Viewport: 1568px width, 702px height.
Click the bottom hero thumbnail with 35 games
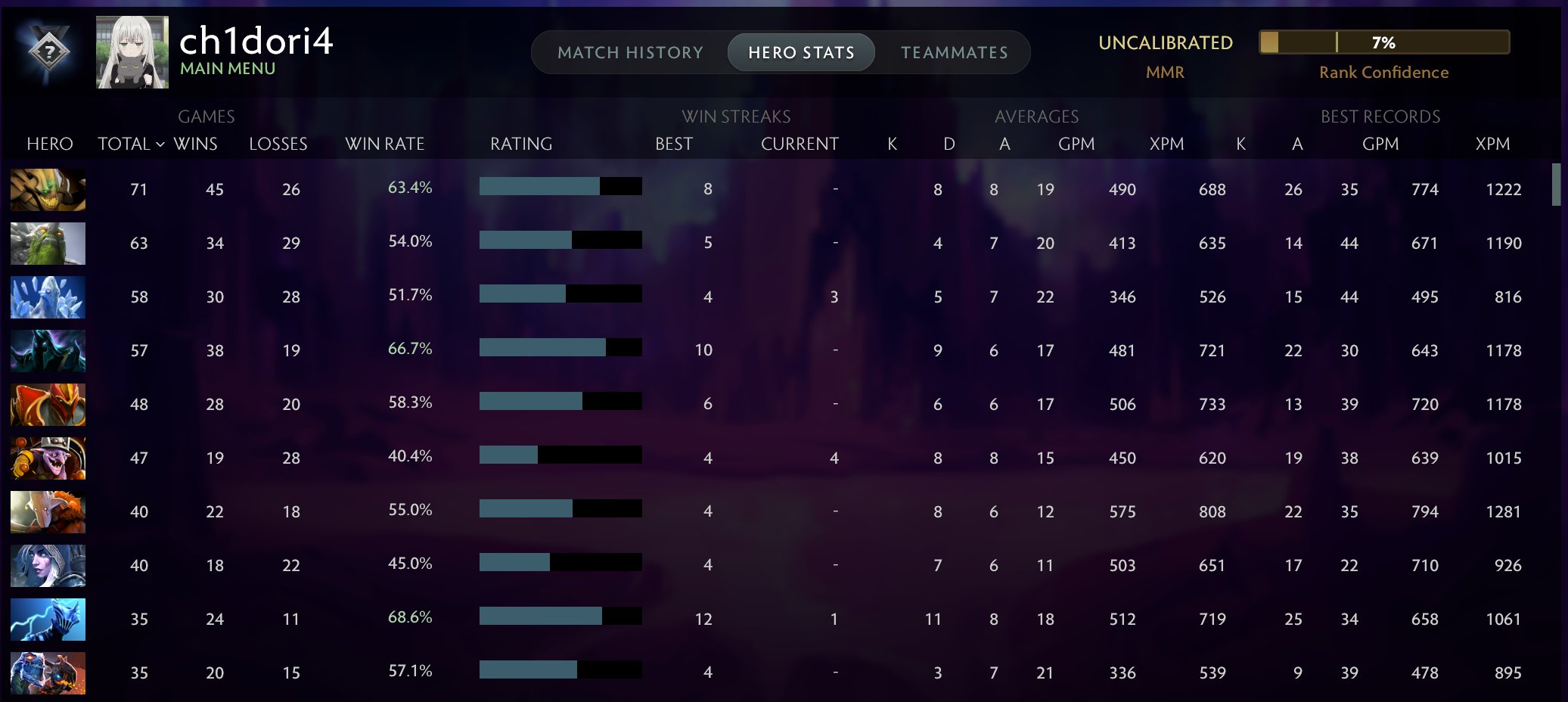[48, 672]
